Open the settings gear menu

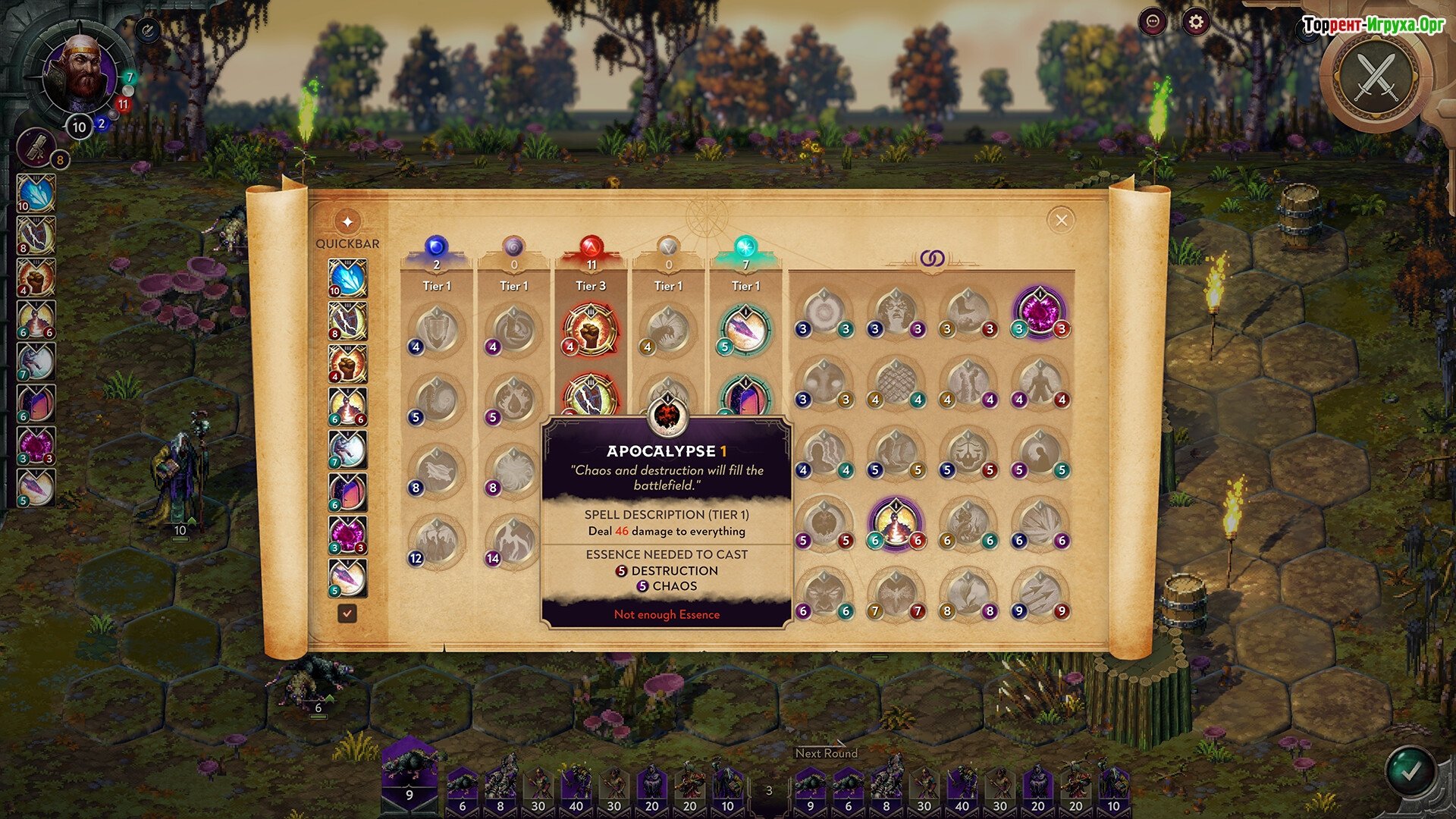coord(1195,22)
